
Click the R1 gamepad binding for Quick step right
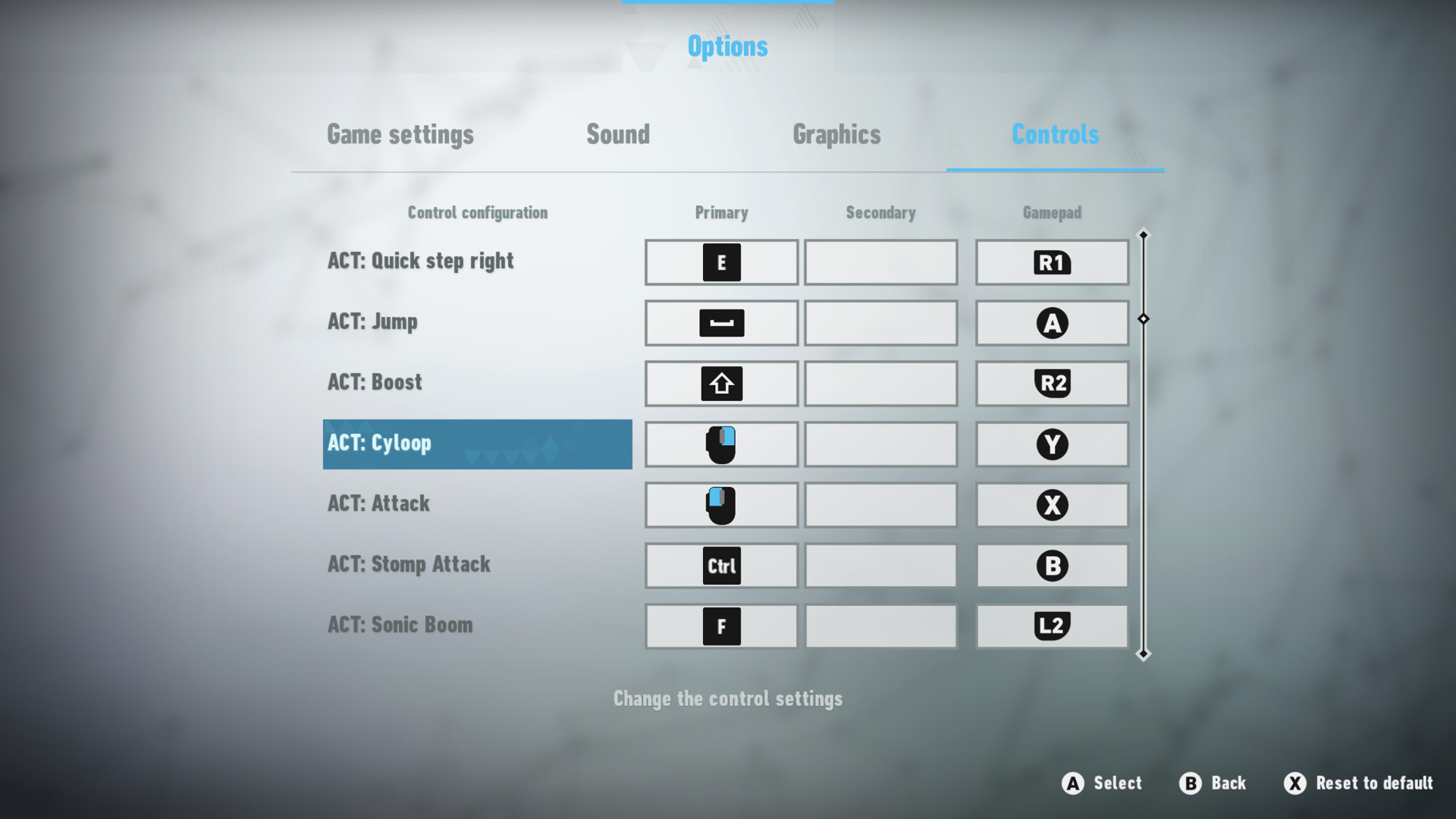[x=1052, y=262]
